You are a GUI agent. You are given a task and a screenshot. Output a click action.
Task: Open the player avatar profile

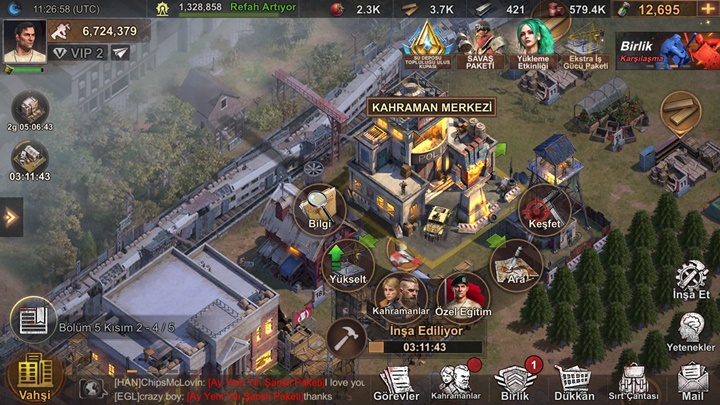click(24, 42)
